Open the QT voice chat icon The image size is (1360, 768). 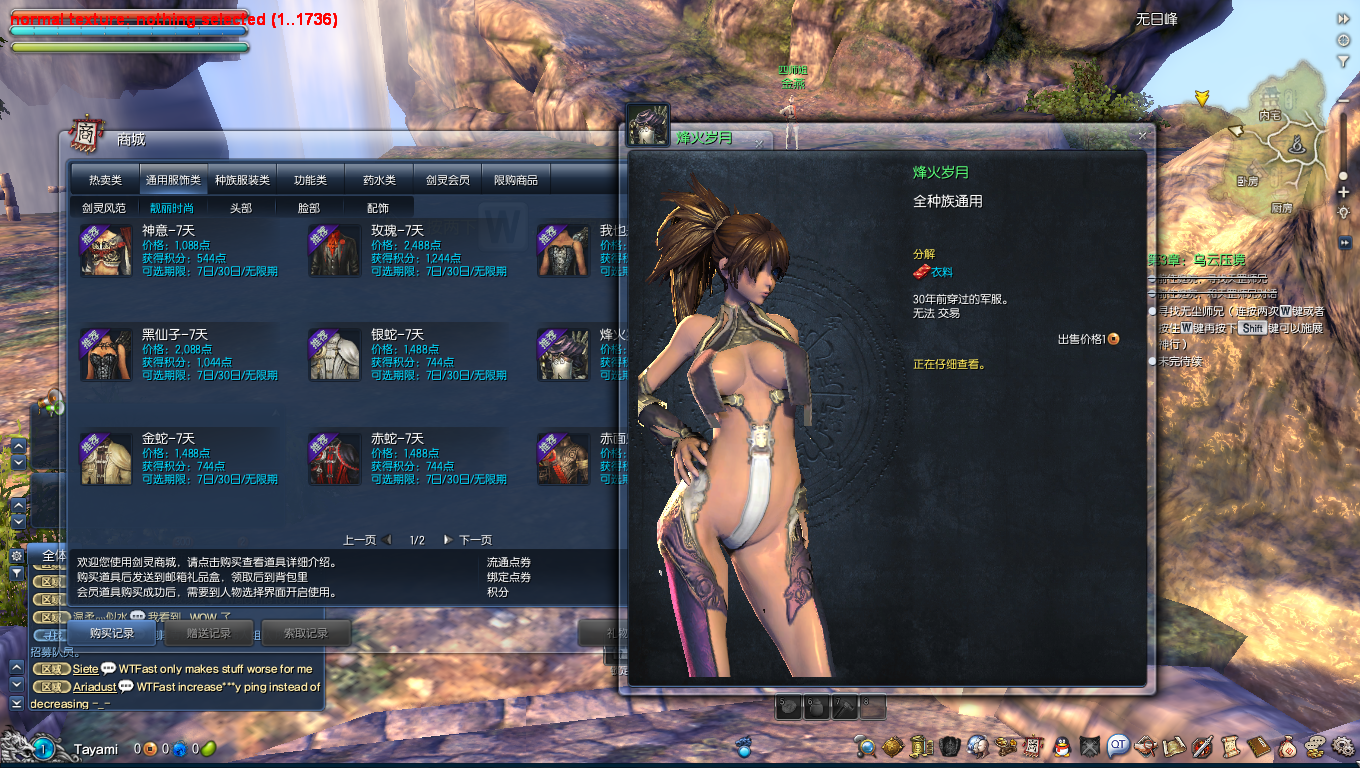click(x=1118, y=745)
